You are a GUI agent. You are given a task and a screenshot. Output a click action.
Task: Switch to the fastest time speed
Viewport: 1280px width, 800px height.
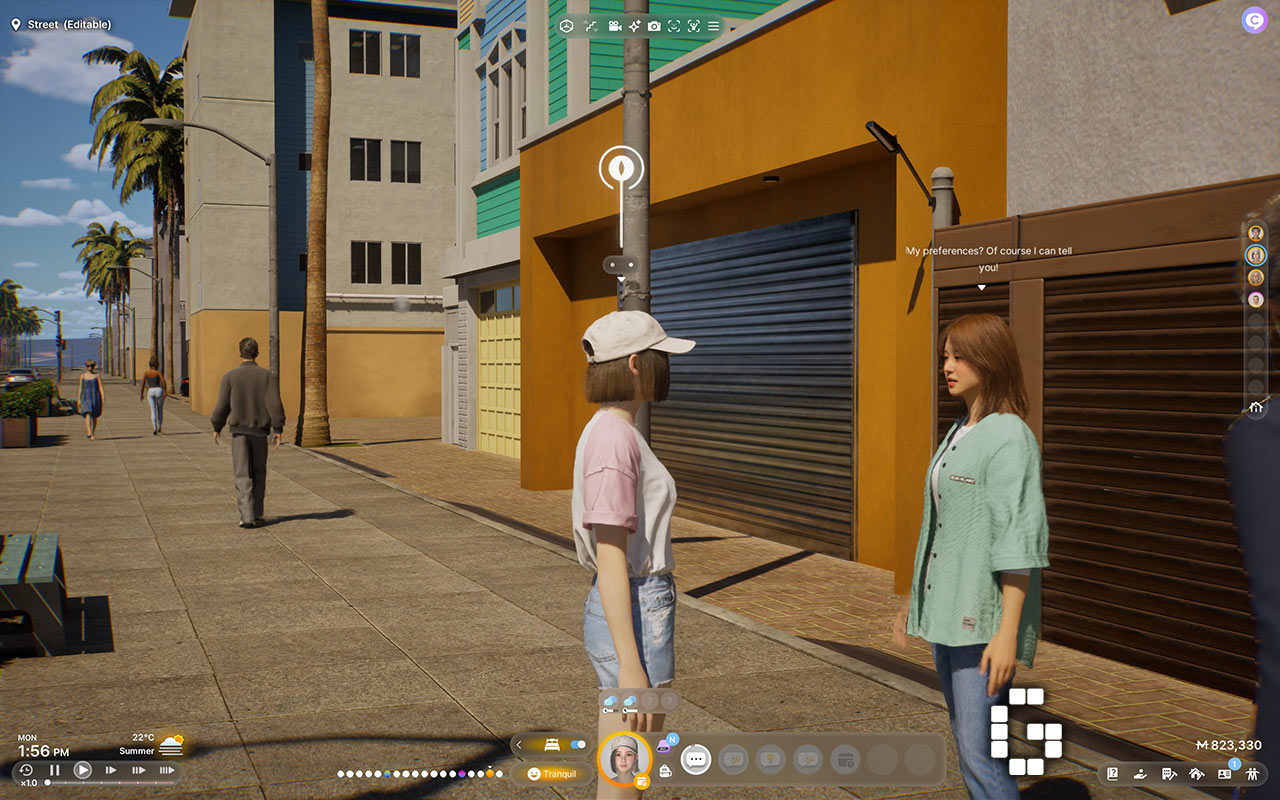[166, 770]
